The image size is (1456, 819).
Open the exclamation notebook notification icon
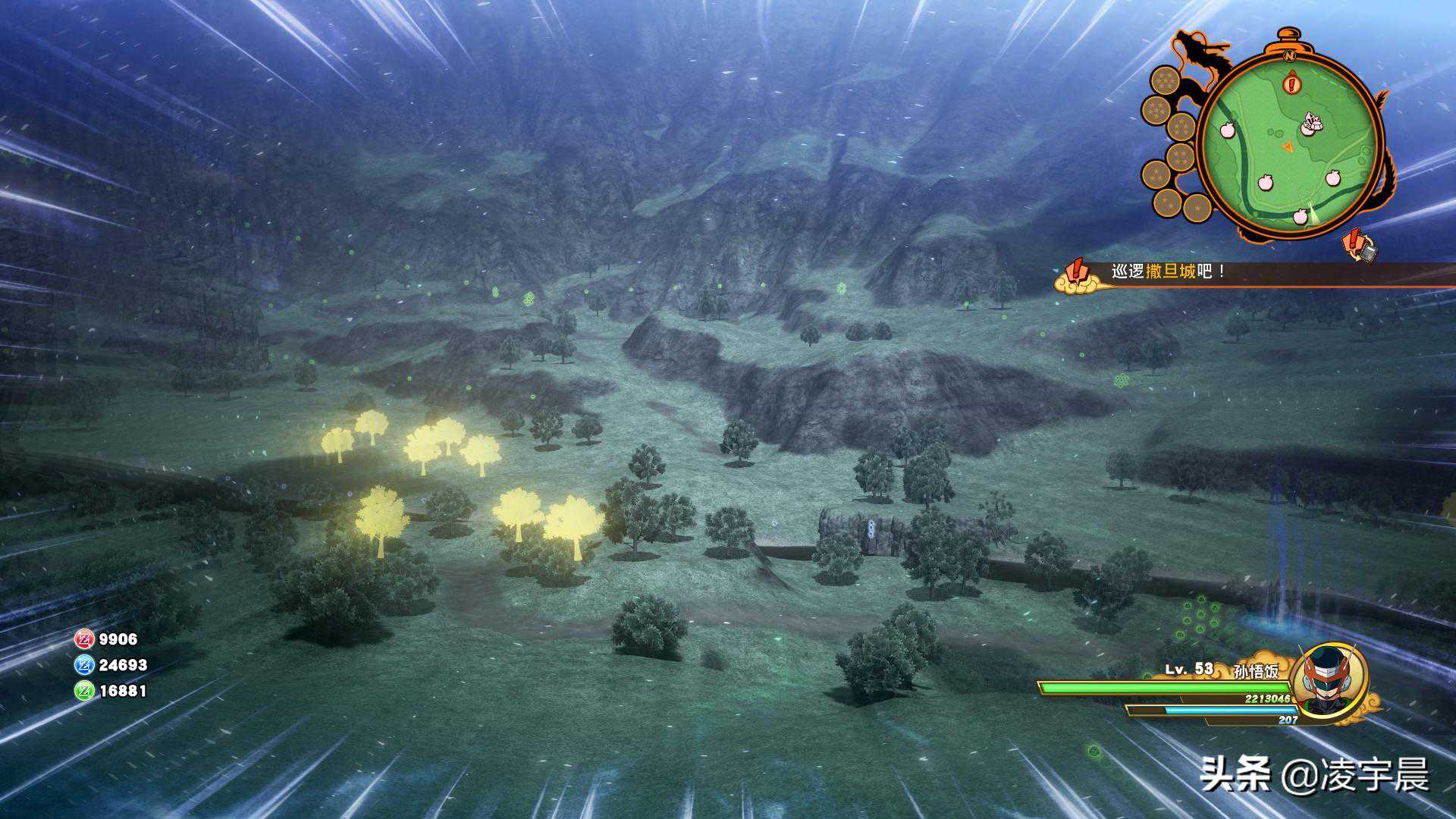tap(1360, 246)
